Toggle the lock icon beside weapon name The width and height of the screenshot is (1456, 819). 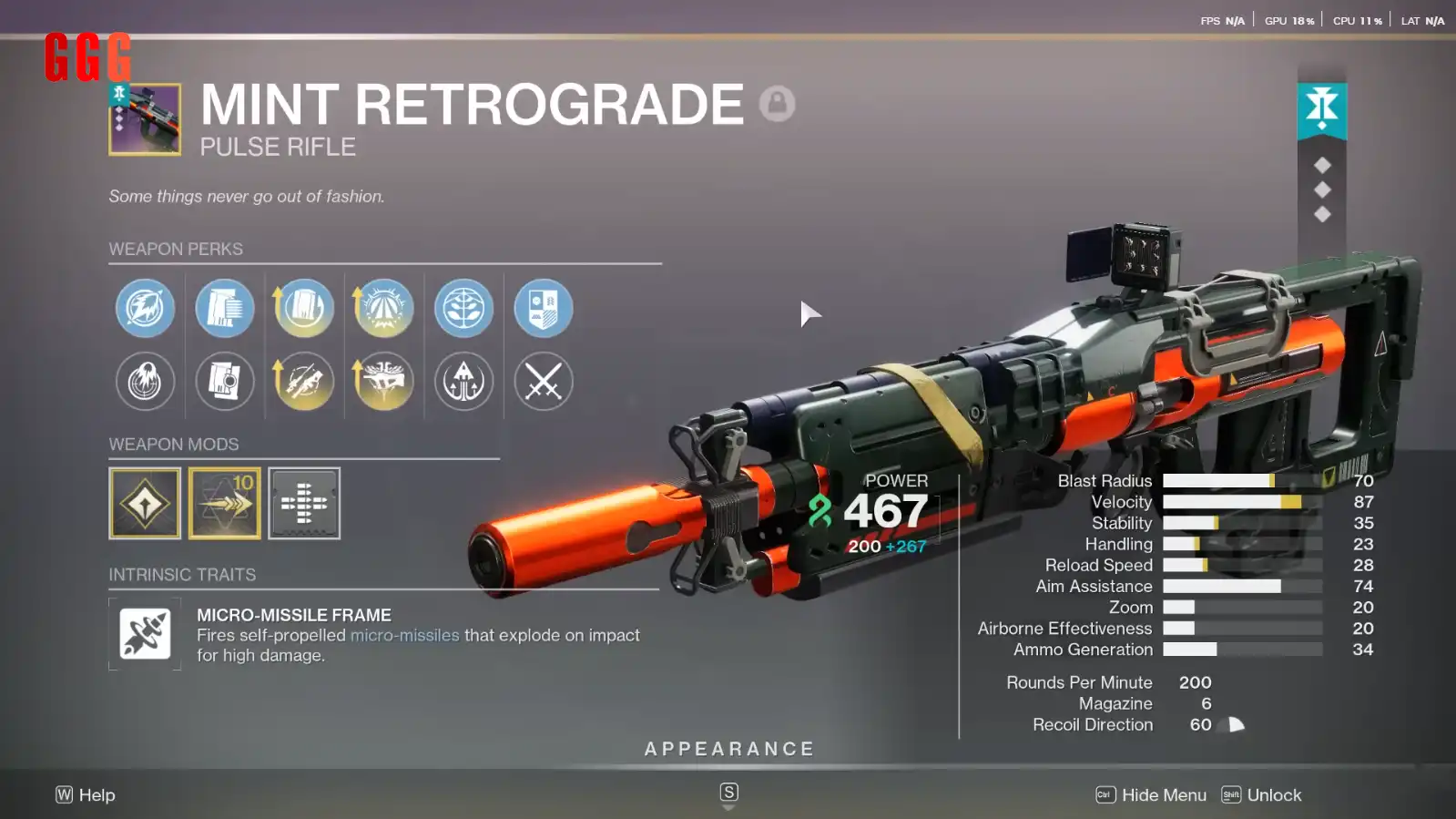coord(777,104)
